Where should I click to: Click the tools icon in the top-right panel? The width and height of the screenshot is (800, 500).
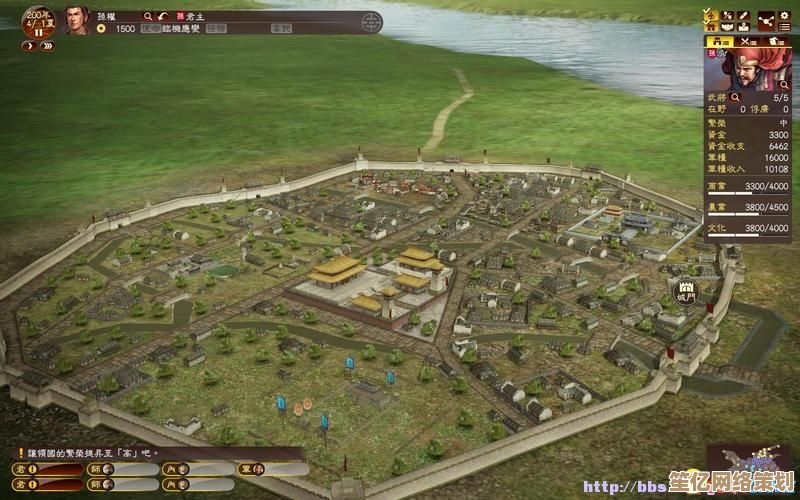[x=728, y=14]
